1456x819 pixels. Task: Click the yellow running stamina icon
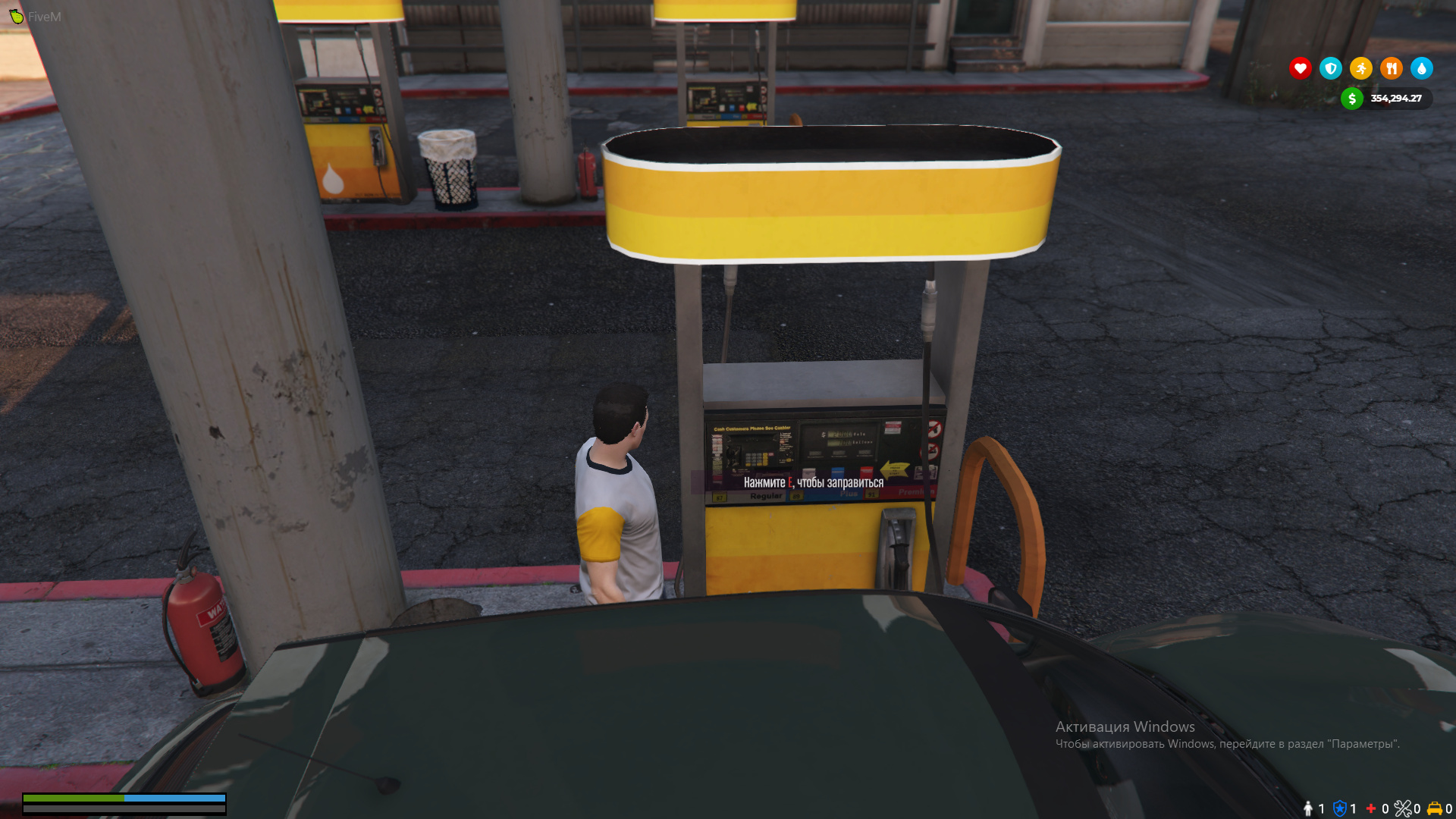1360,68
